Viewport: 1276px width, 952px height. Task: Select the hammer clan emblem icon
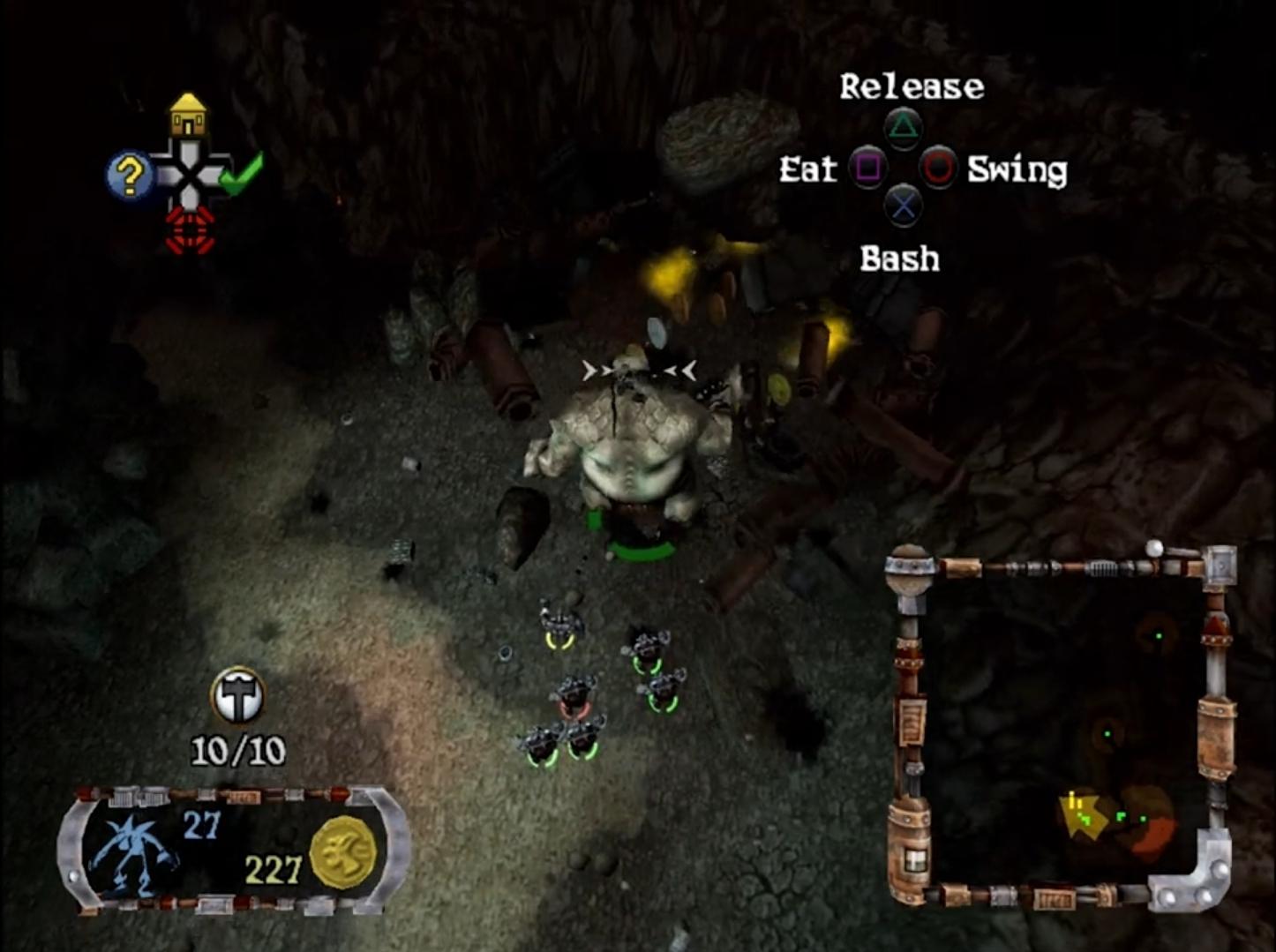click(x=237, y=695)
